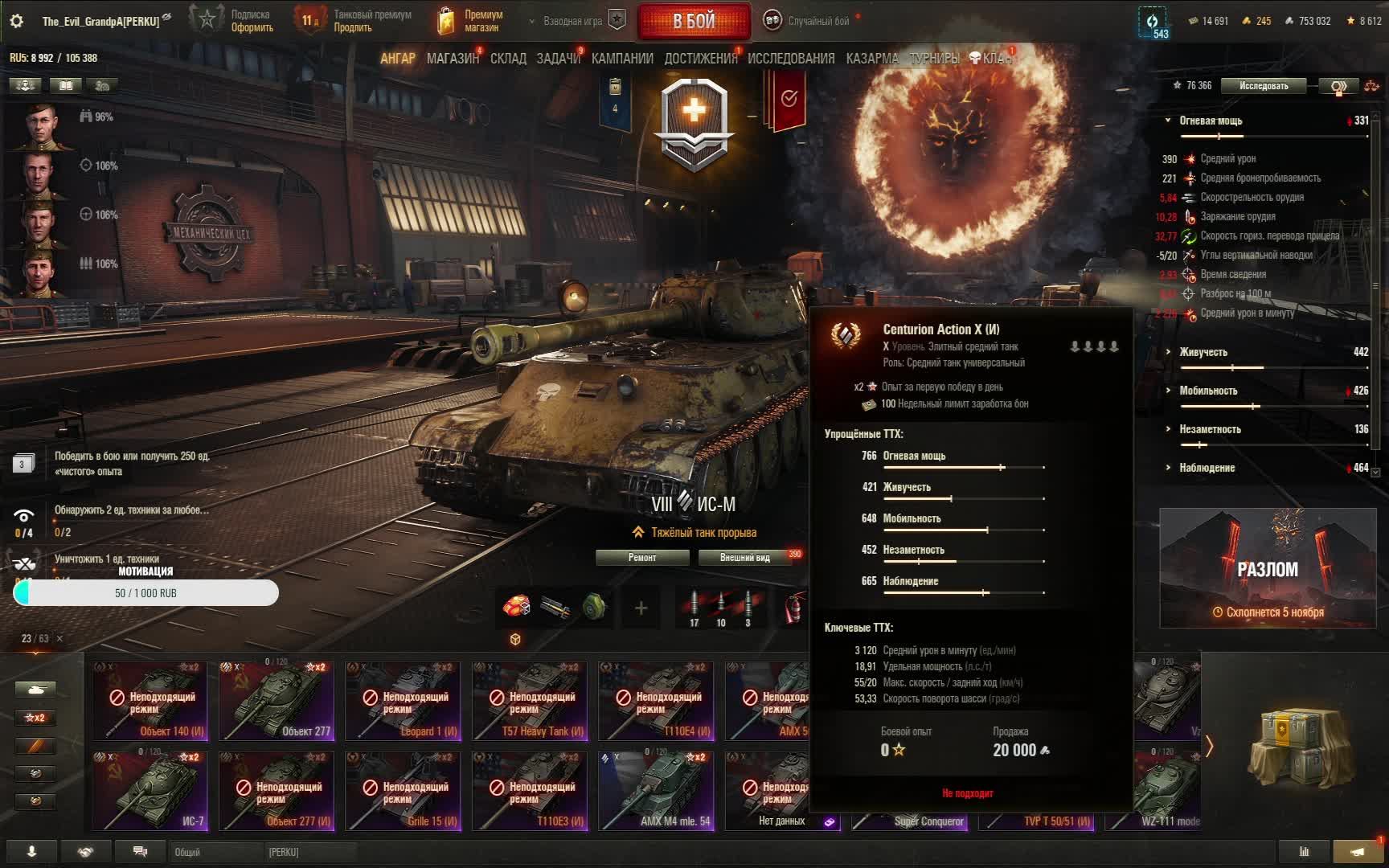1389x868 pixels.
Task: Open the ИССЛЕДОВАНИЯ tab
Action: pos(791,59)
